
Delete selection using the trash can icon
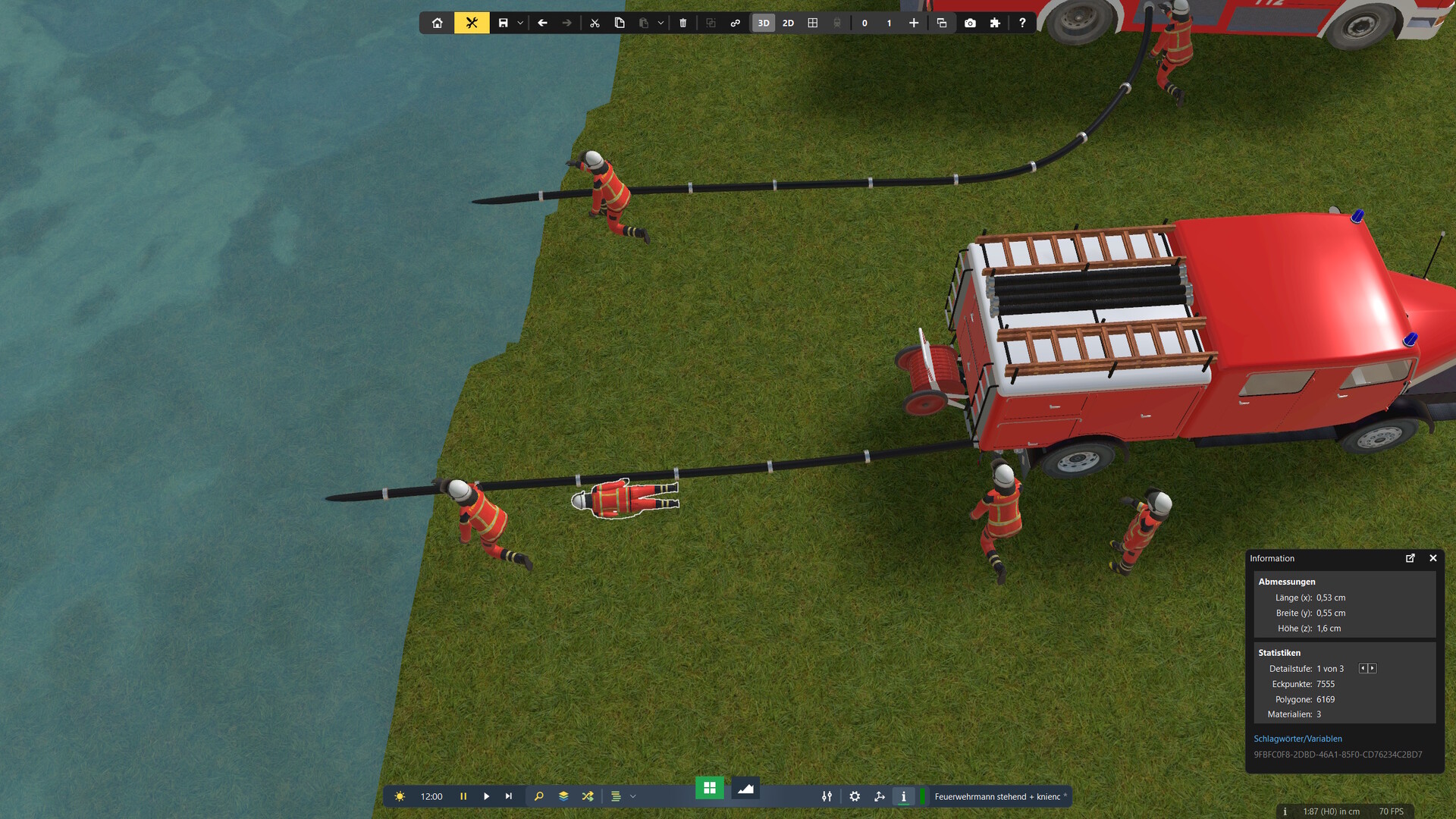click(x=682, y=23)
